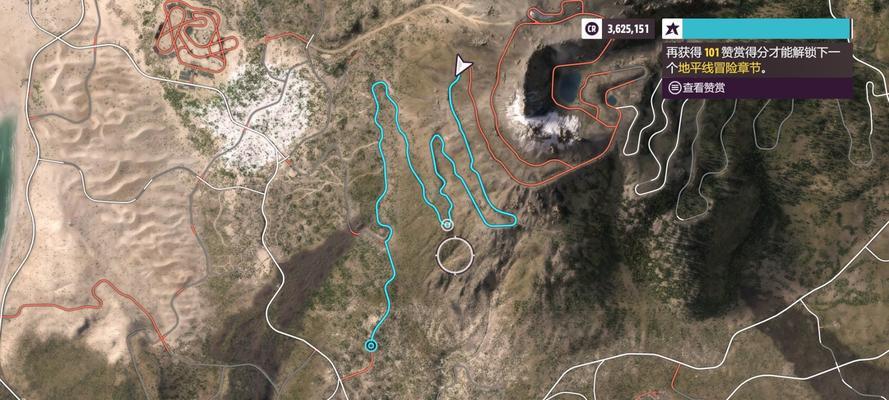Click the teal waypoint marker above the cursor ring

(447, 224)
